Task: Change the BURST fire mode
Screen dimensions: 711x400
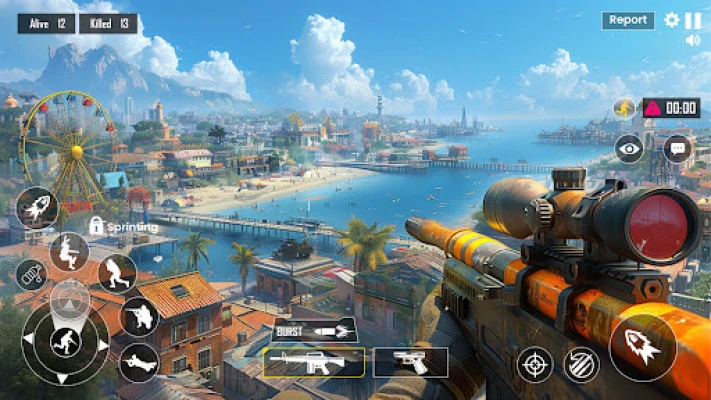Action: [315, 331]
